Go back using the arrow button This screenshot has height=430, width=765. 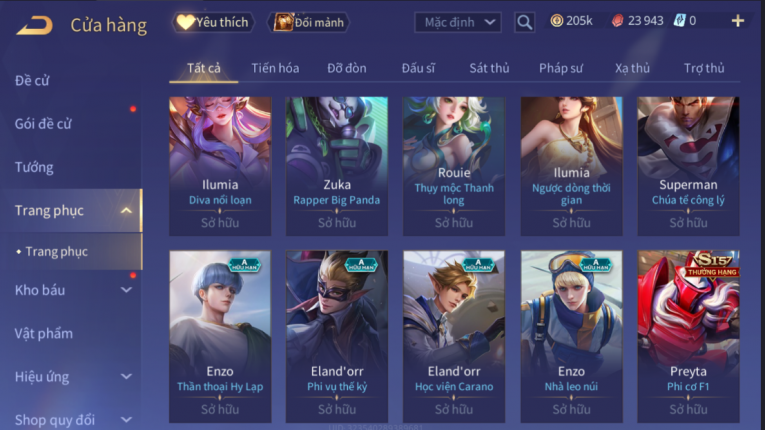pos(35,24)
